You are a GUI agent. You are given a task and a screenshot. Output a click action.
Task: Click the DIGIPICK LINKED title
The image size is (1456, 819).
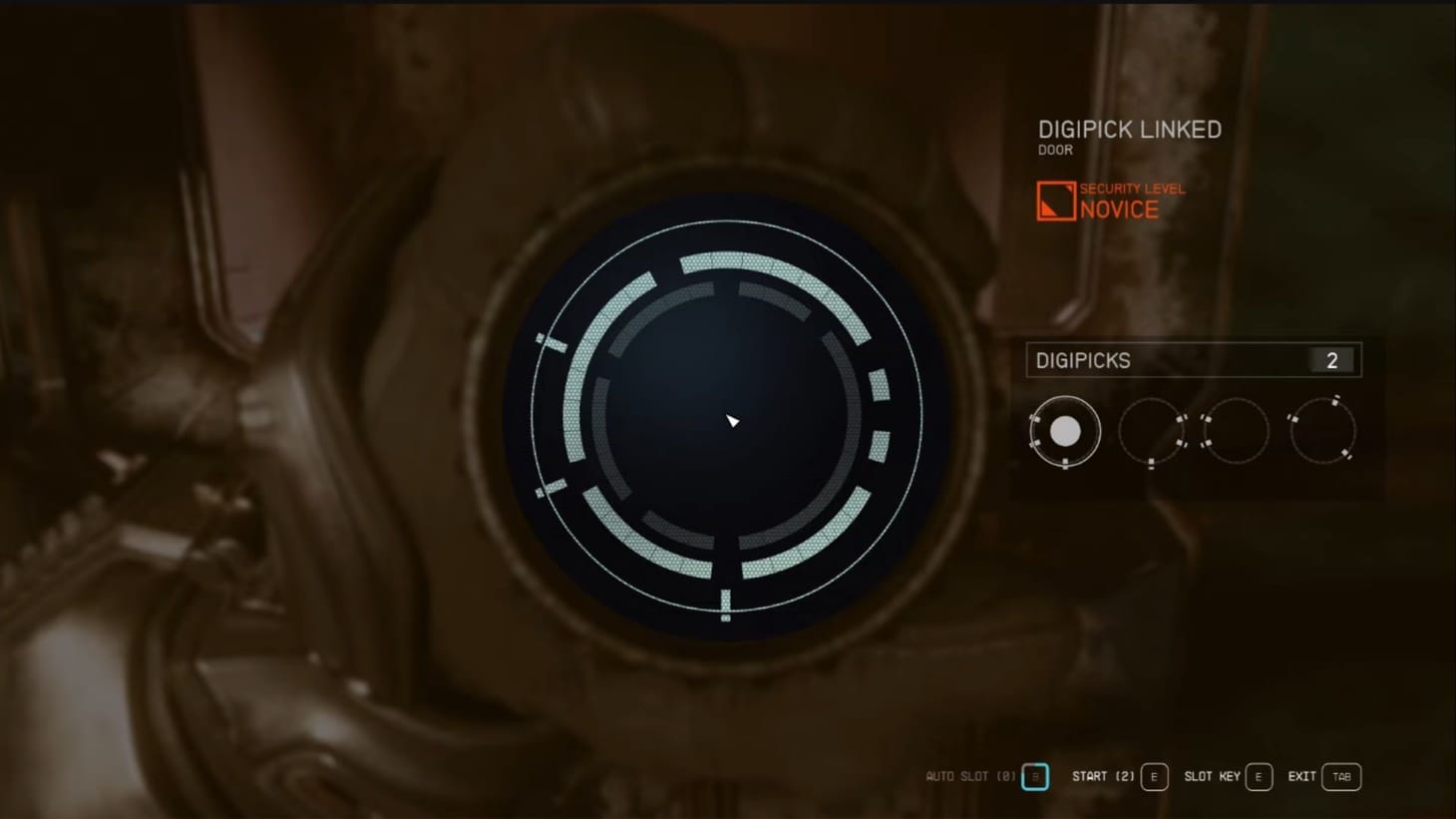(x=1129, y=129)
